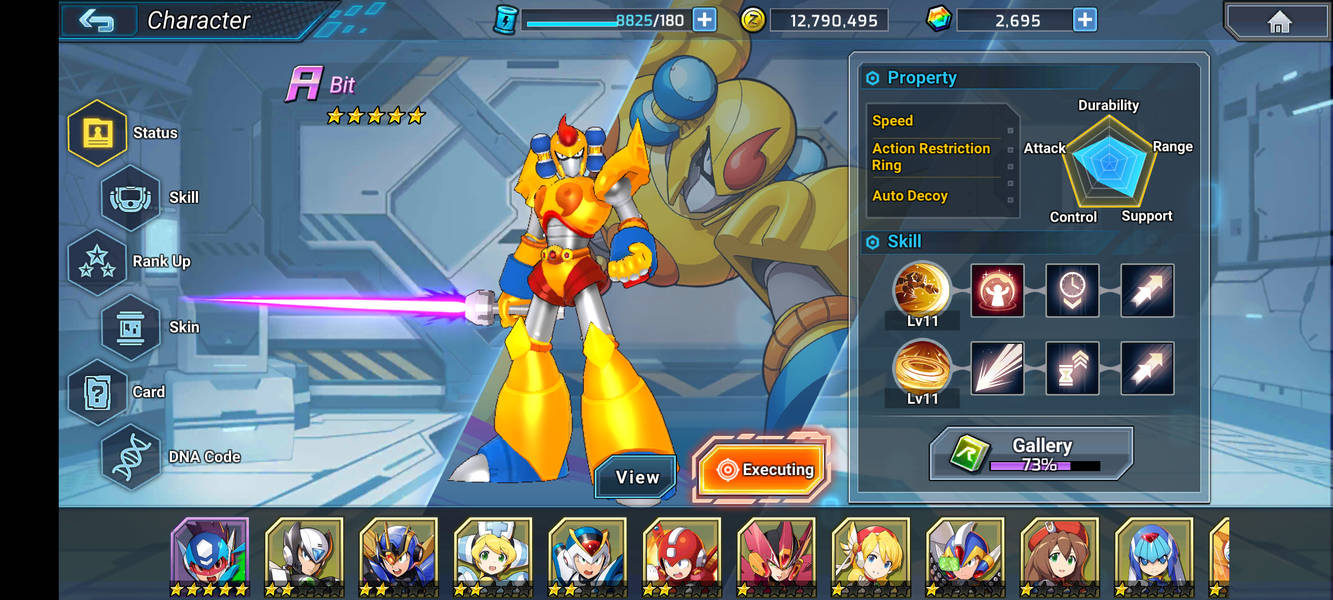Choose the hourglass passive skill icon
The height and width of the screenshot is (600, 1333).
click(x=1072, y=368)
